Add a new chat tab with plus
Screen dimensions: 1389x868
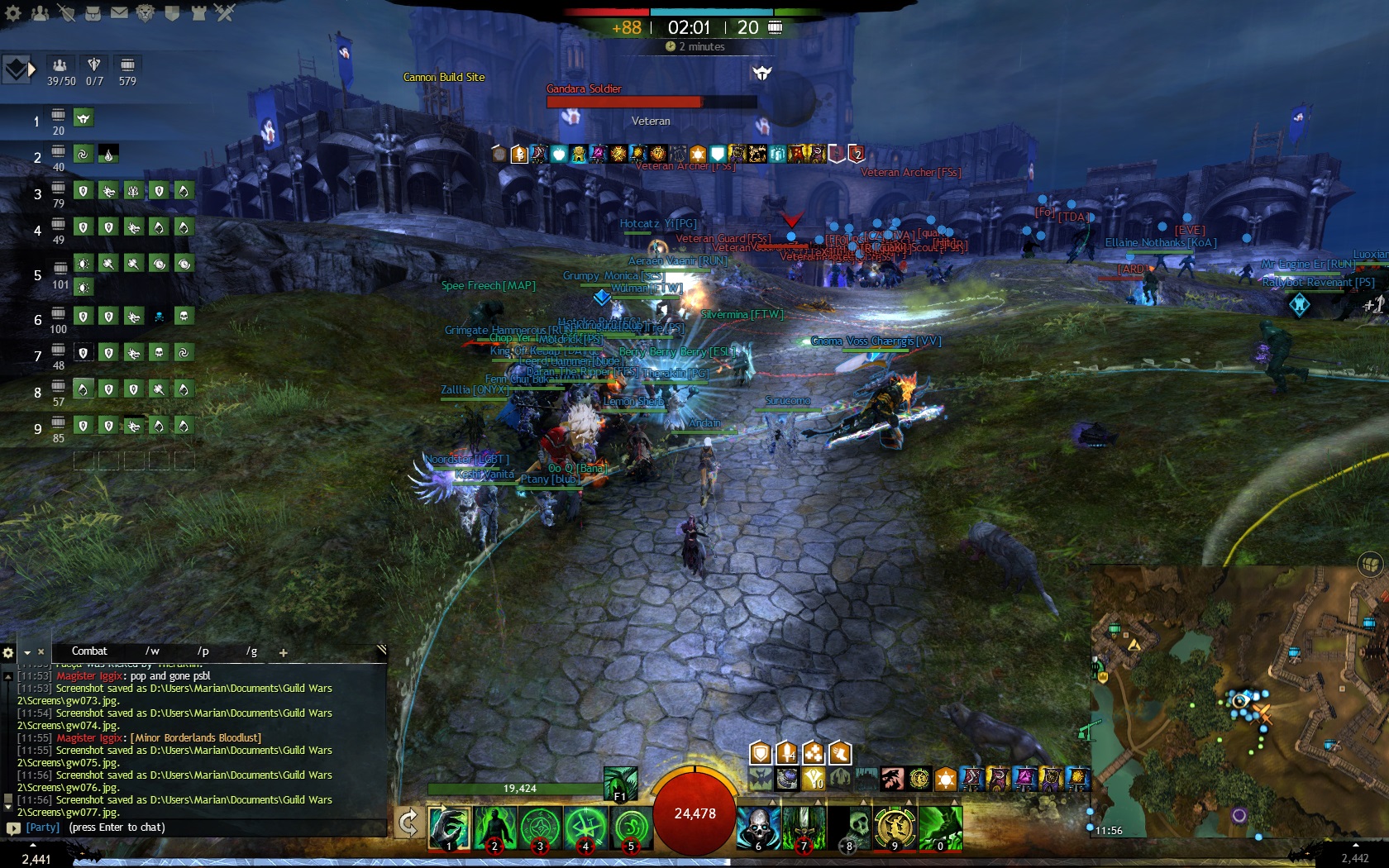point(283,652)
